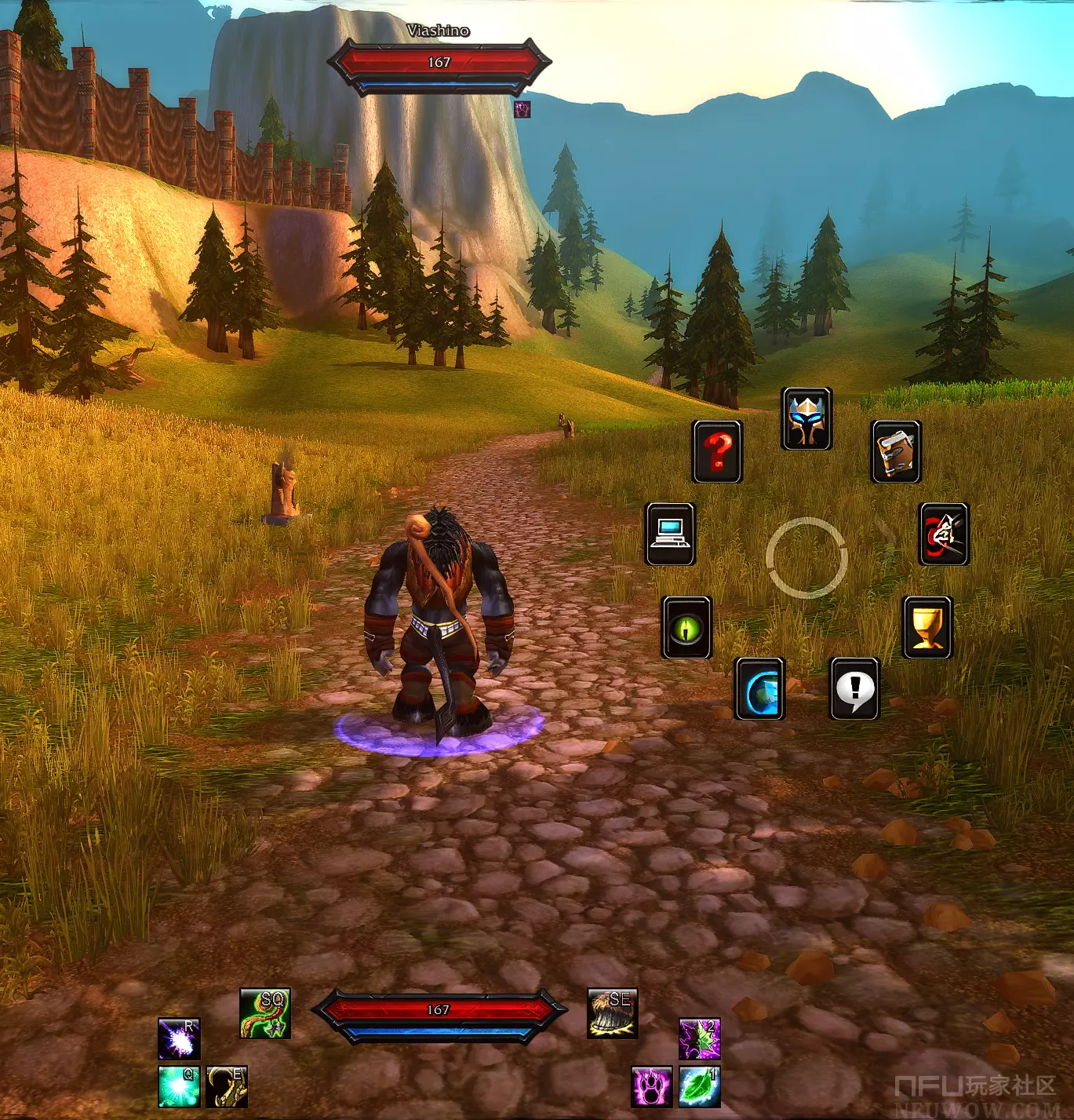
Task: Activate the SQ green whip ability
Action: point(265,1012)
